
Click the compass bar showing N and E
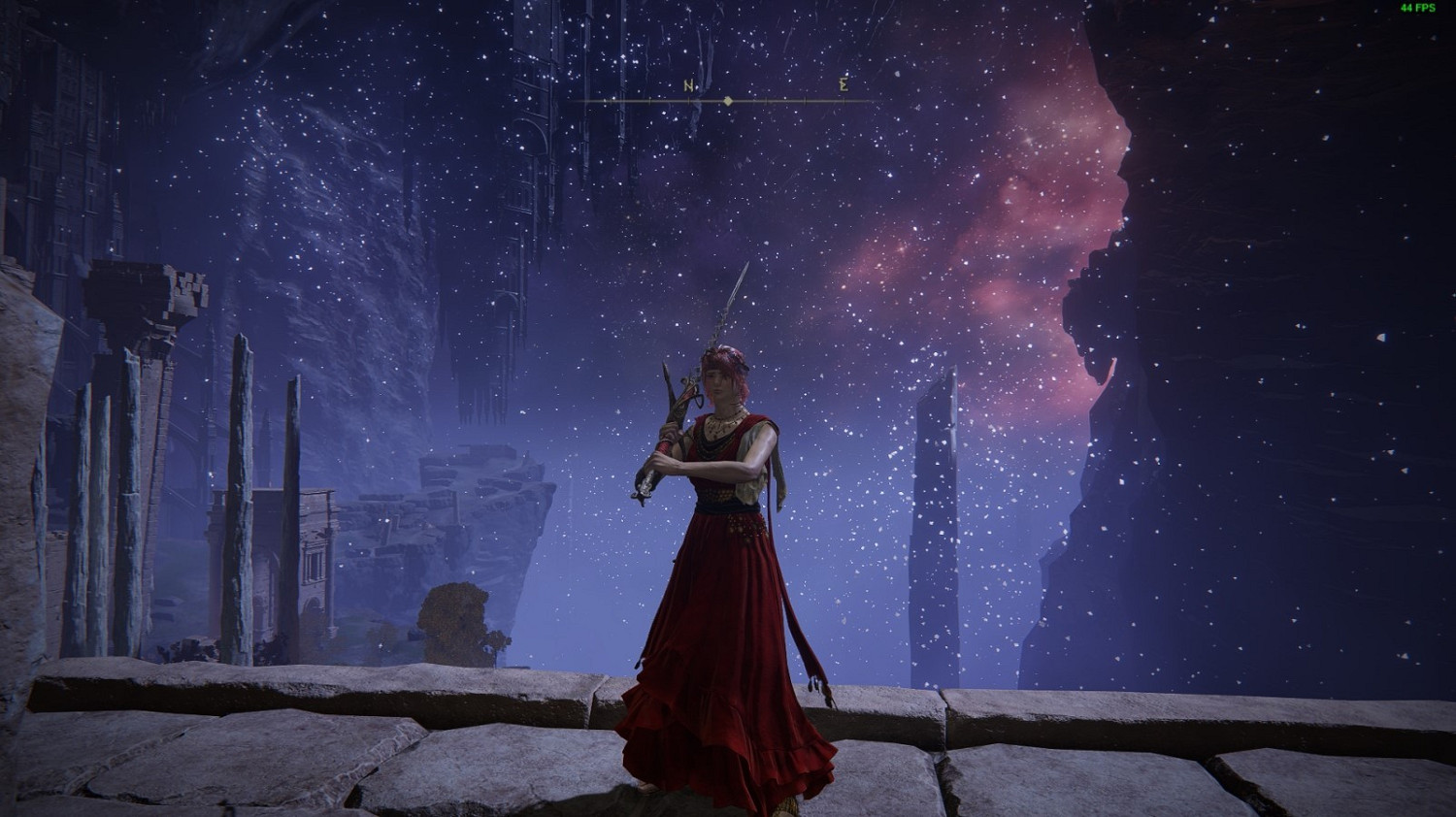pyautogui.click(x=728, y=100)
